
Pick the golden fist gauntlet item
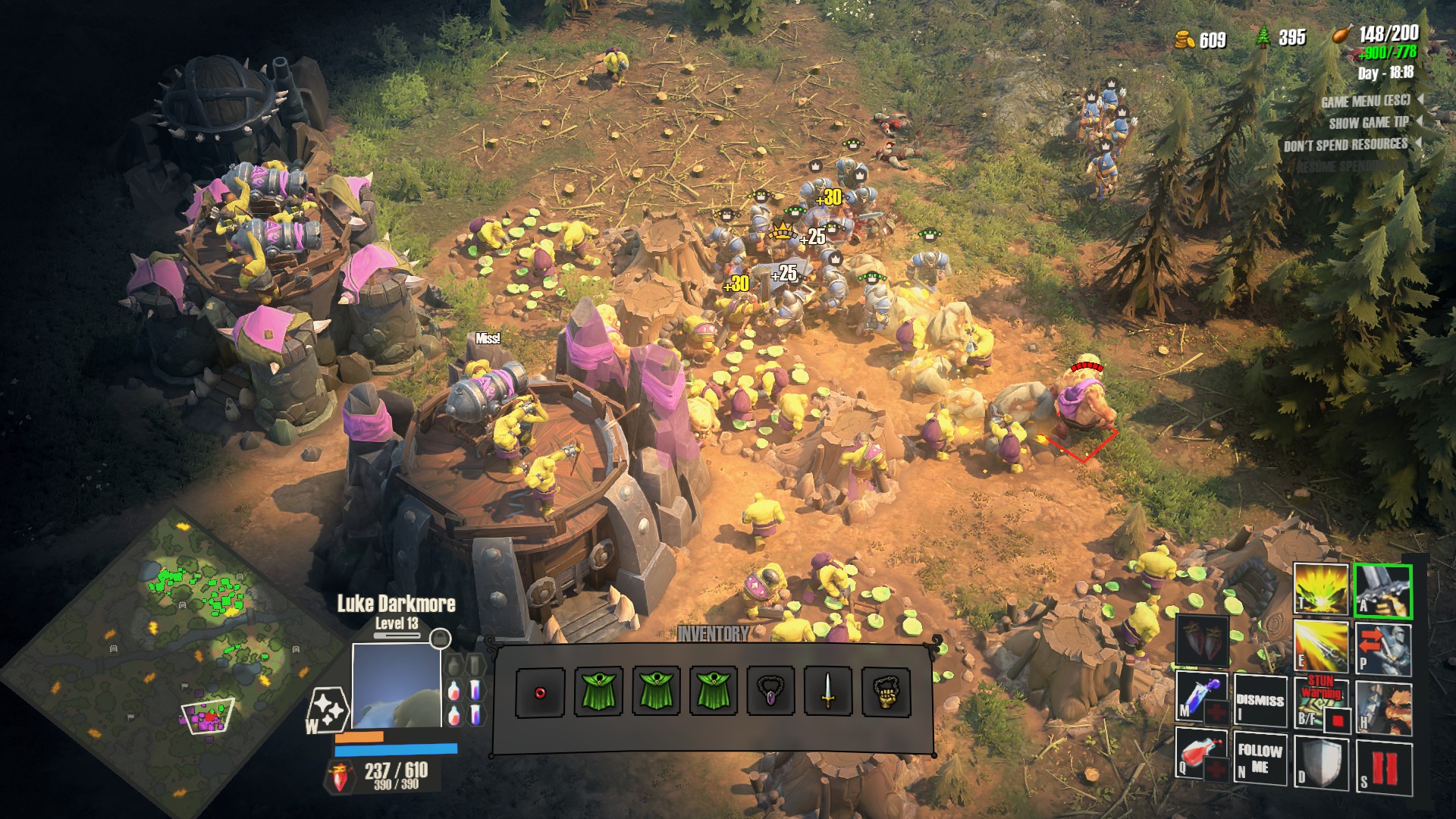pyautogui.click(x=886, y=692)
